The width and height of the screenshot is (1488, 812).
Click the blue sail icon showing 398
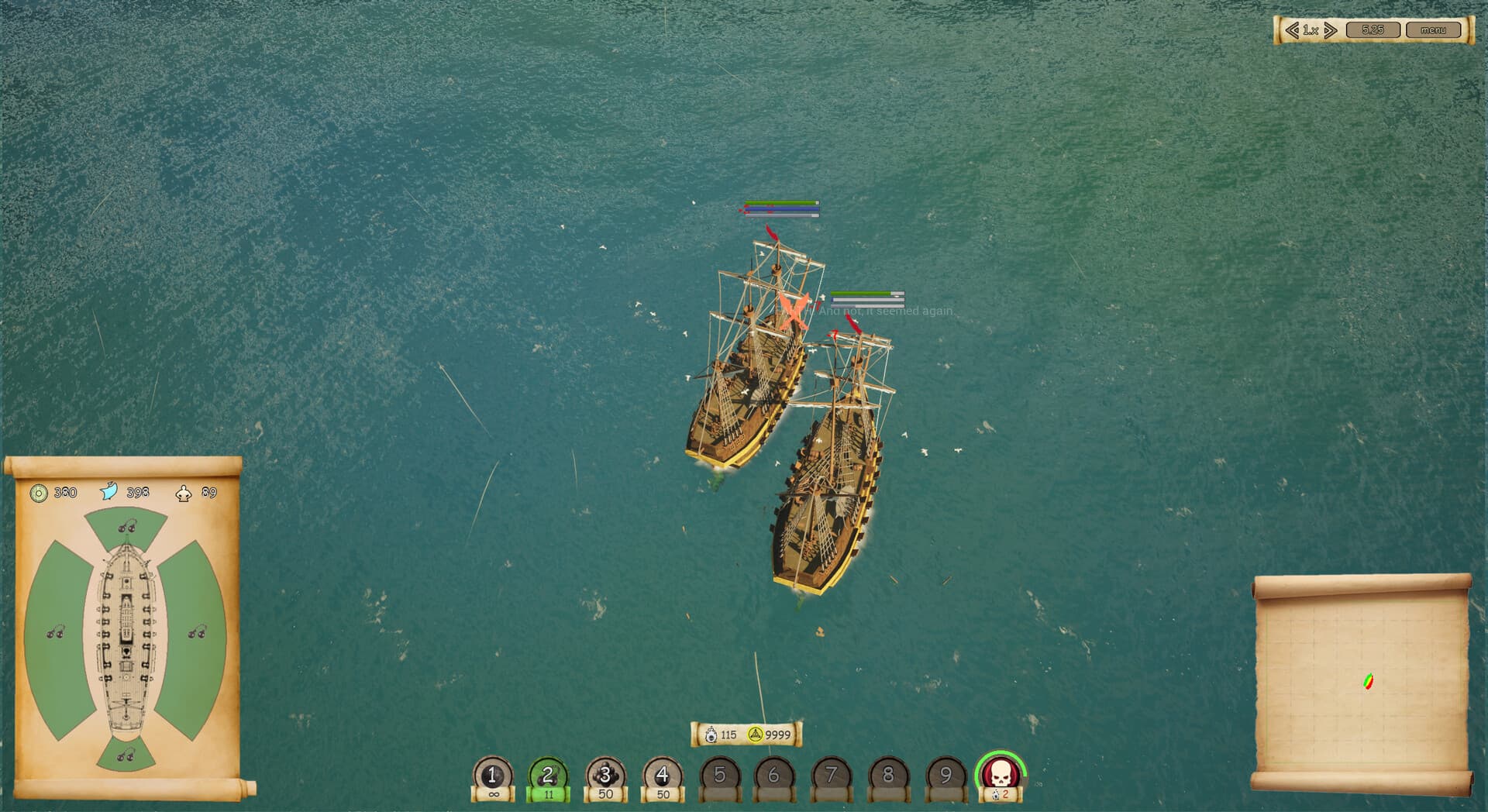coord(108,490)
